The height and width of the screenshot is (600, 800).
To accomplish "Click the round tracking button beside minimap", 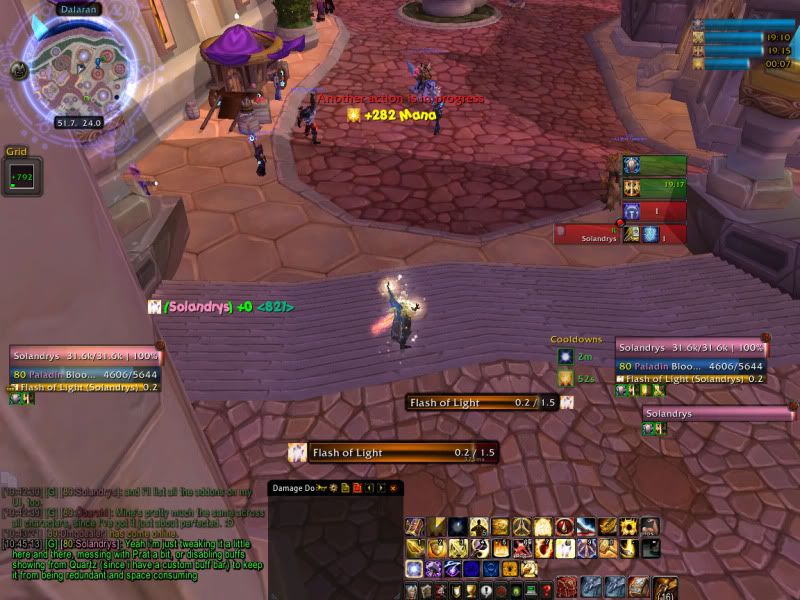I will coord(19,70).
